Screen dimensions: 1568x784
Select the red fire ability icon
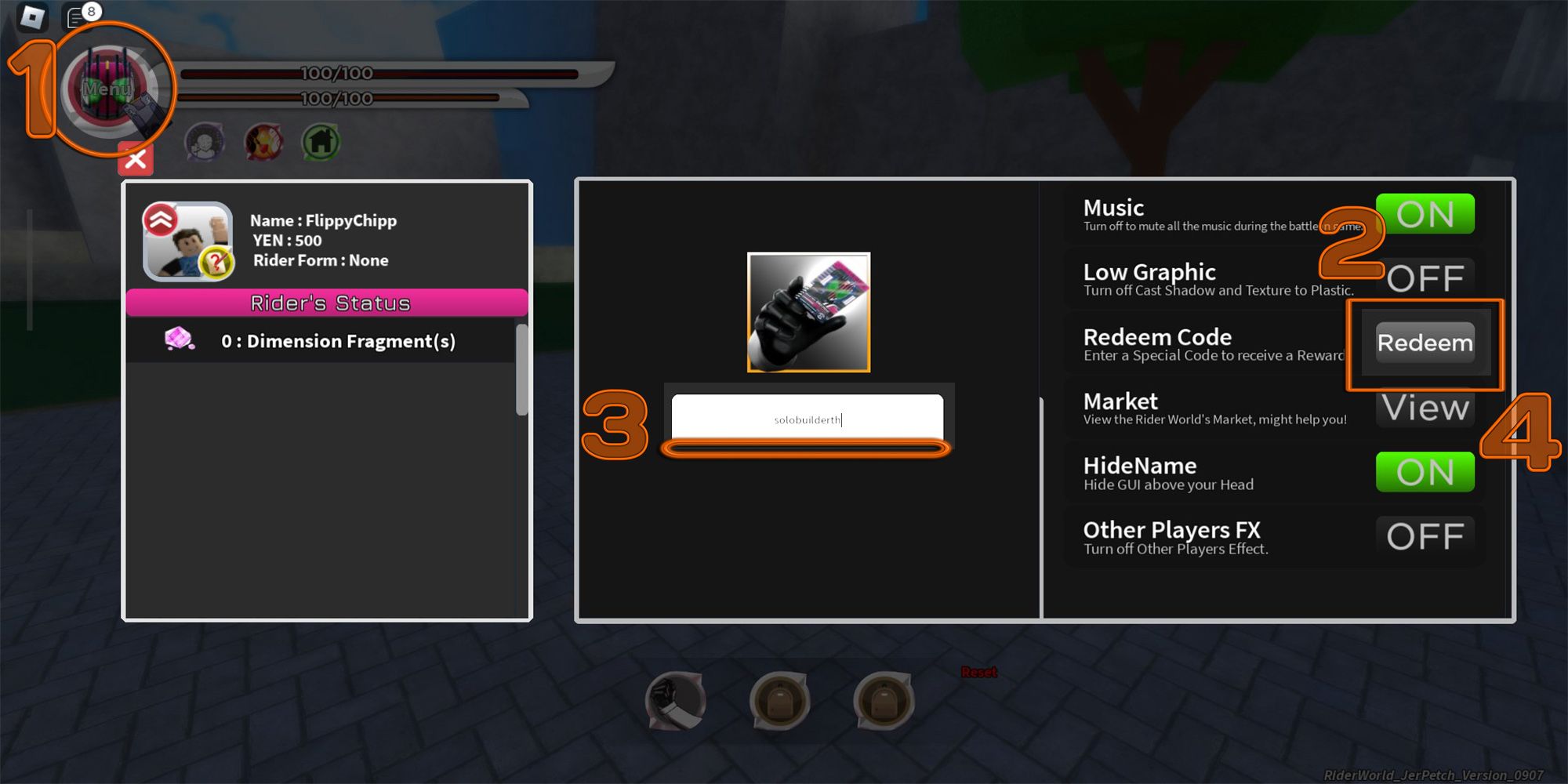pyautogui.click(x=263, y=142)
